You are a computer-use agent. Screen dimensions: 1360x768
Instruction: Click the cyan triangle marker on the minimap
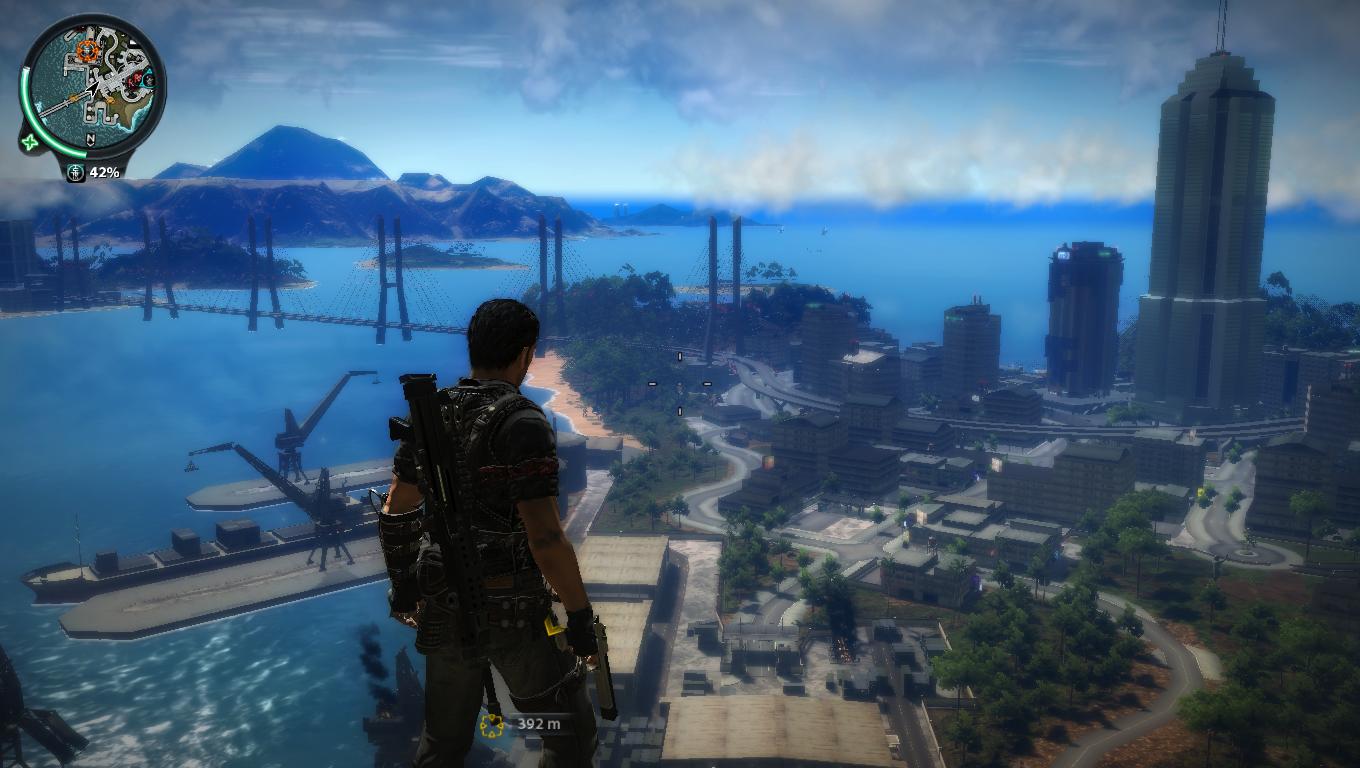click(148, 78)
